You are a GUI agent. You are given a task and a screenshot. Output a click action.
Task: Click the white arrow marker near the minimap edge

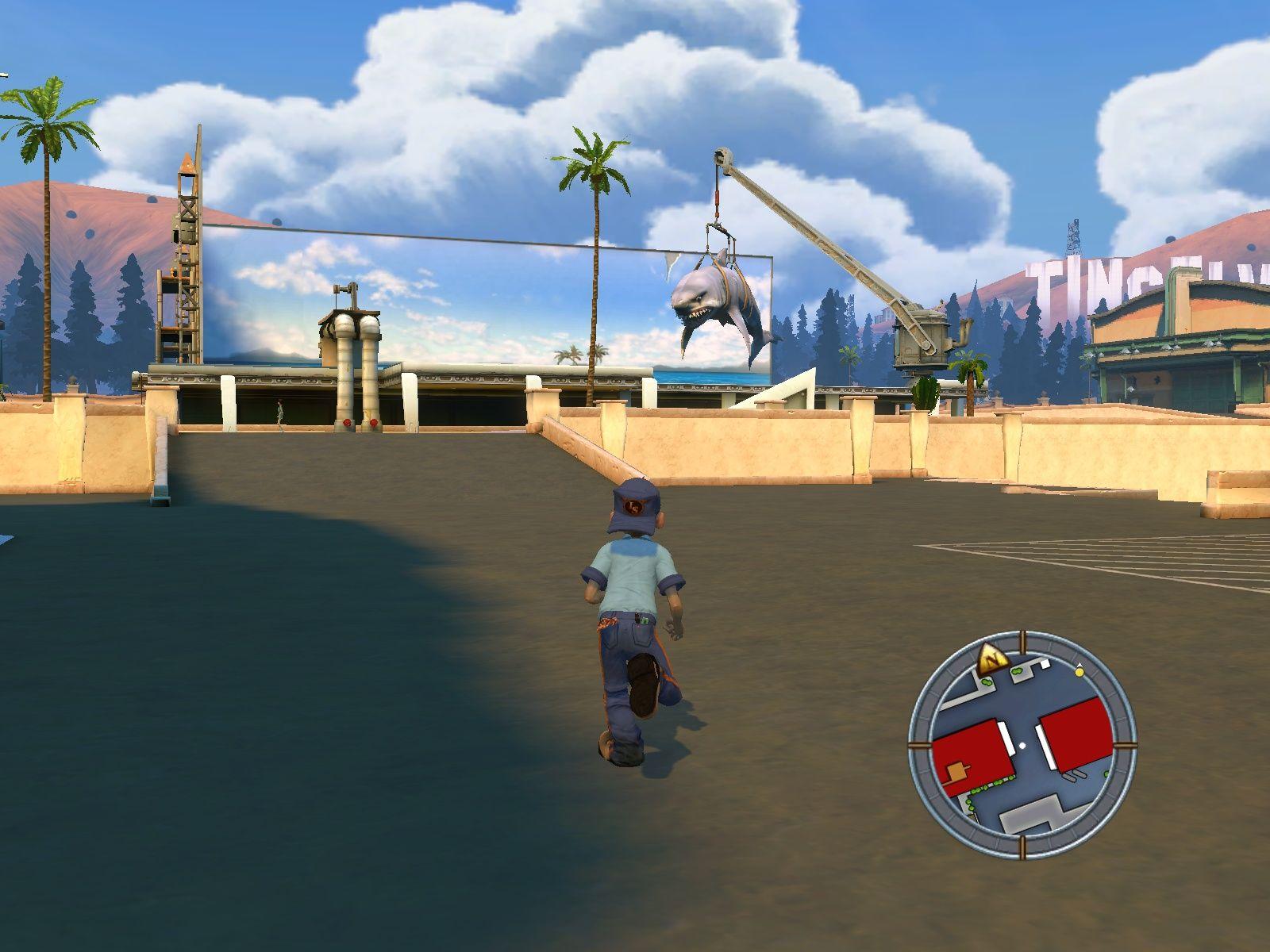coord(1079,665)
